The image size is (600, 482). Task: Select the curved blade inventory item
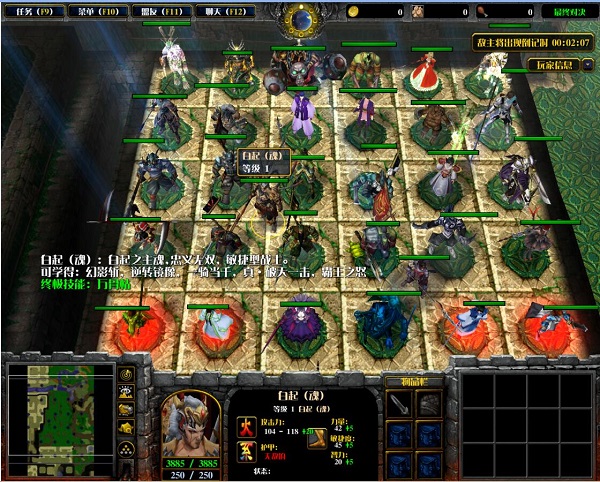(x=400, y=403)
